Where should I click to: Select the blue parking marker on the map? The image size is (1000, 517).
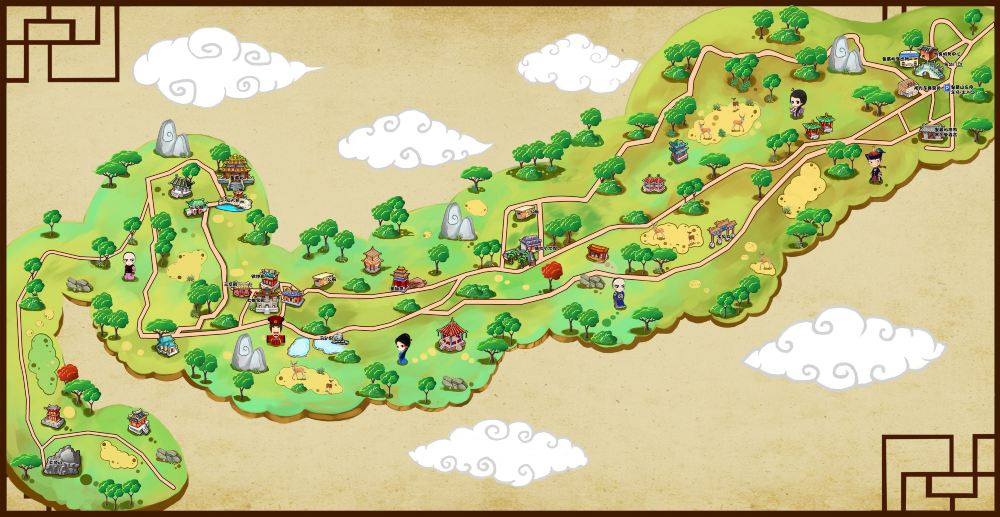click(948, 86)
